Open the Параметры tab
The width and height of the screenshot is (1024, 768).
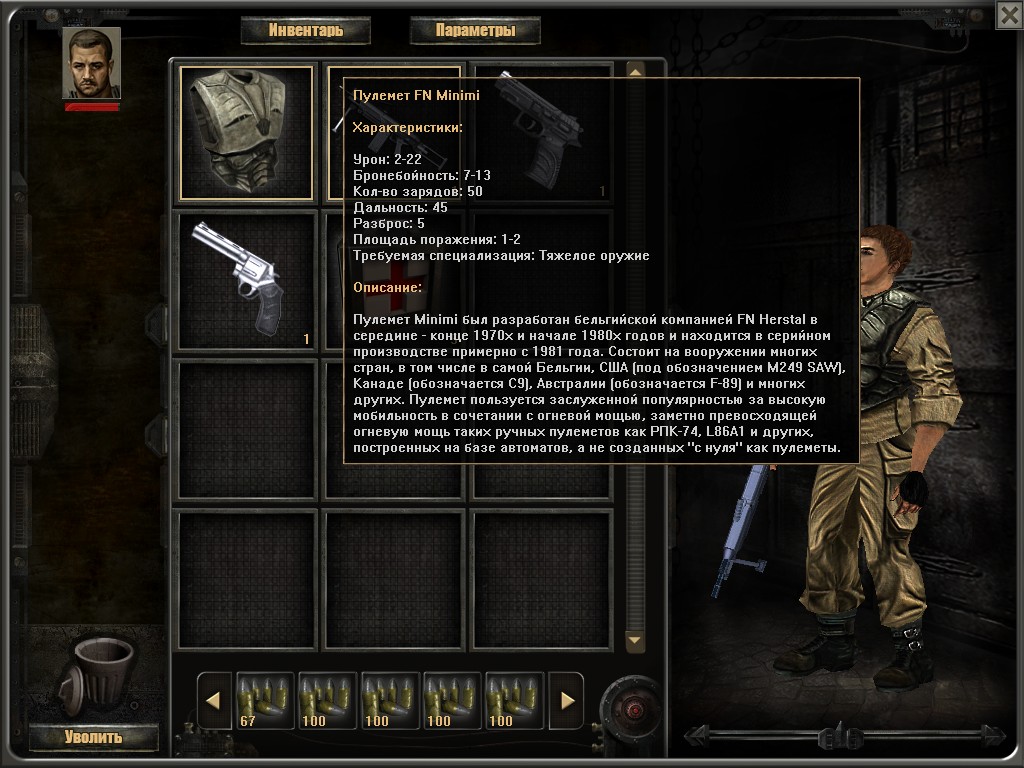click(475, 30)
